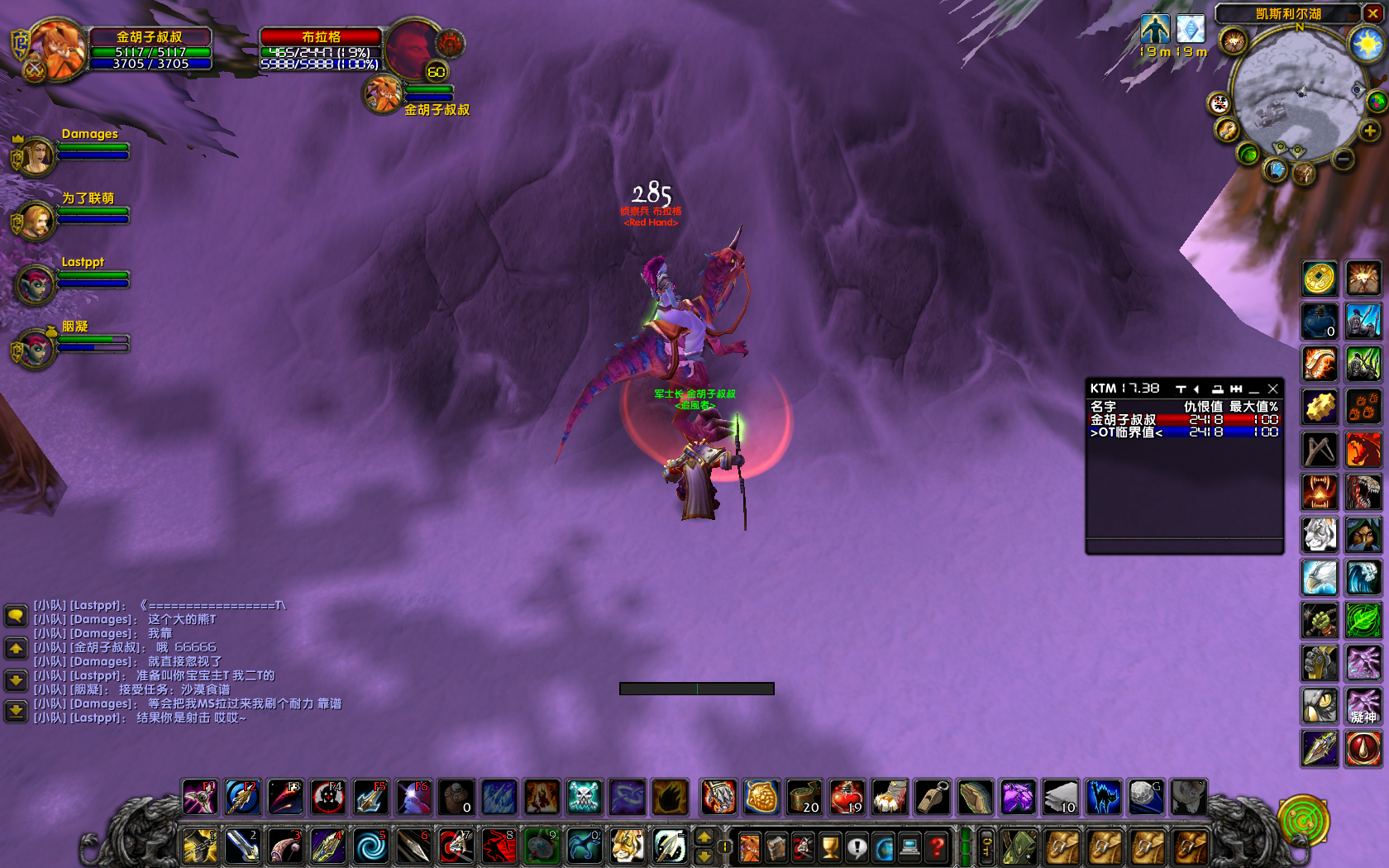The image size is (1389, 868).
Task: Select party member 为了联萌 portrait
Action: (36, 221)
